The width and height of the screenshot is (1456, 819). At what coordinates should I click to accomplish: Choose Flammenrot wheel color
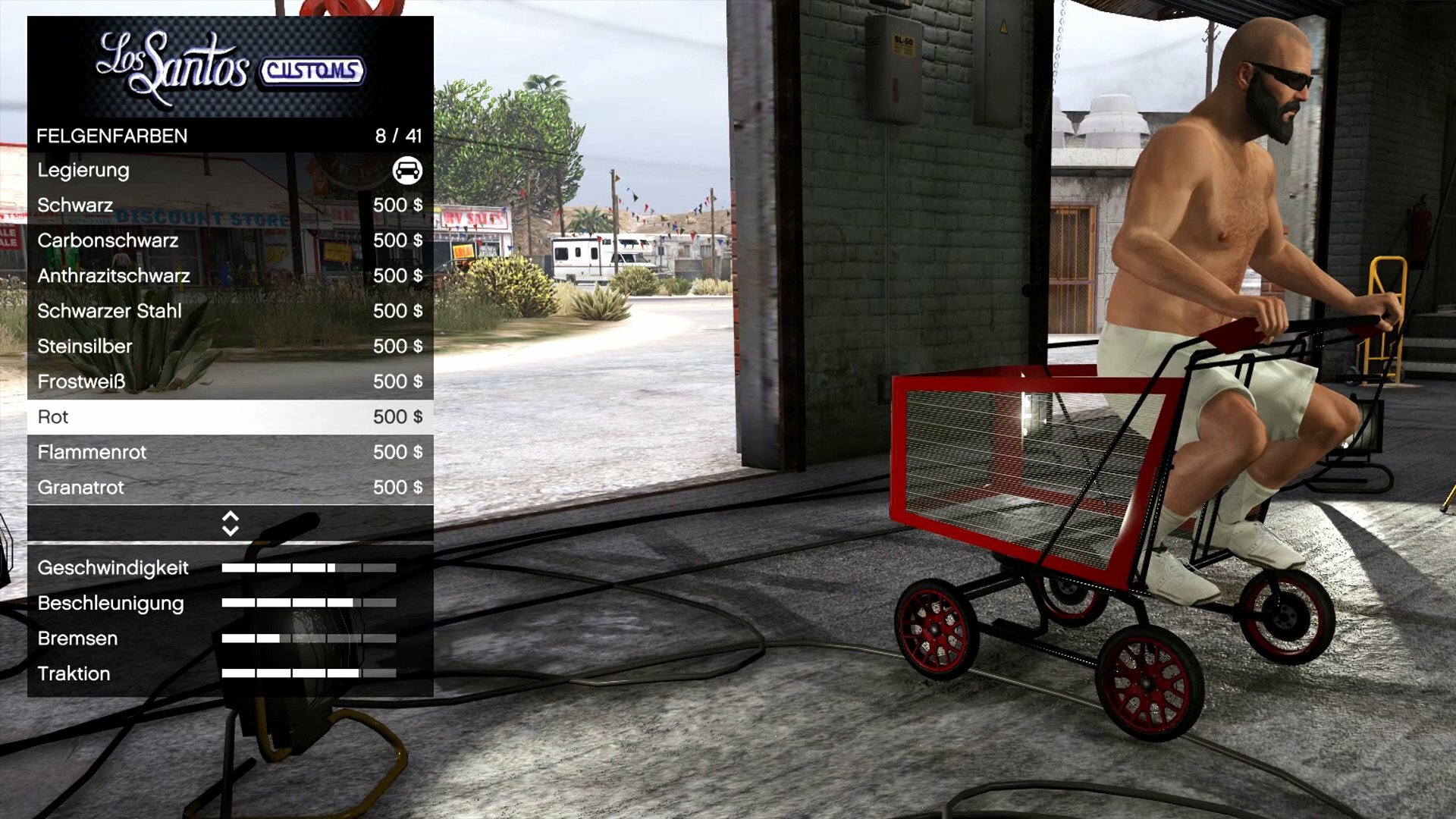tap(230, 452)
